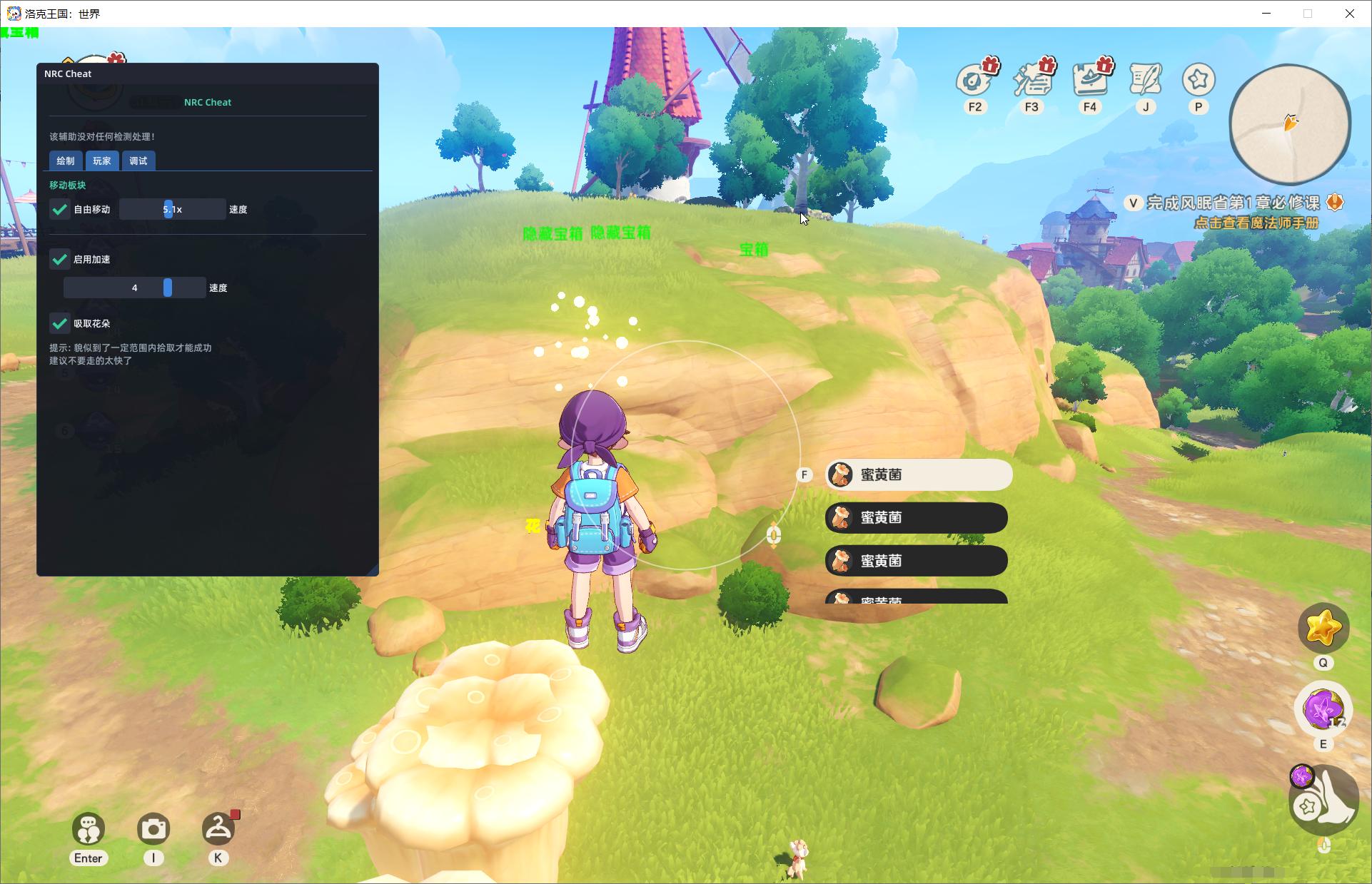Activate the yellow star Q skill
Viewport: 1372px width, 884px height.
click(1323, 629)
